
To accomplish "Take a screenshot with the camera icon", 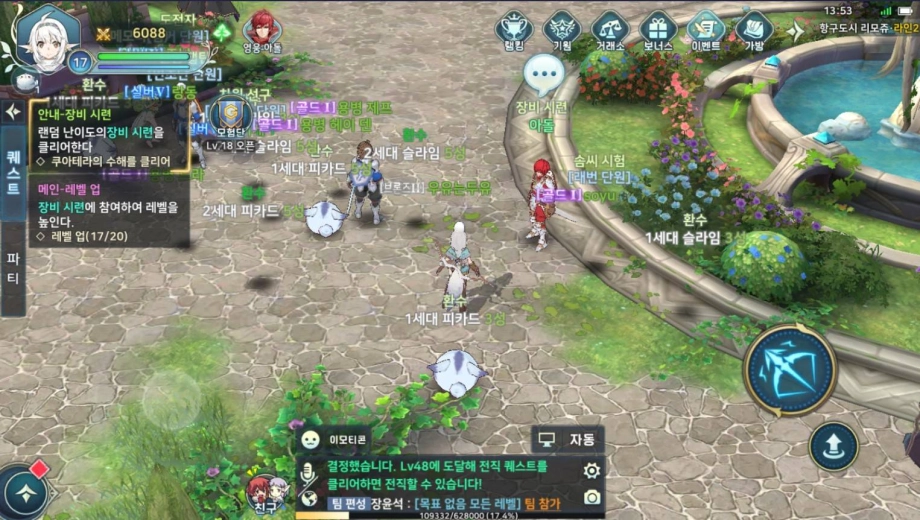I will click(x=592, y=497).
